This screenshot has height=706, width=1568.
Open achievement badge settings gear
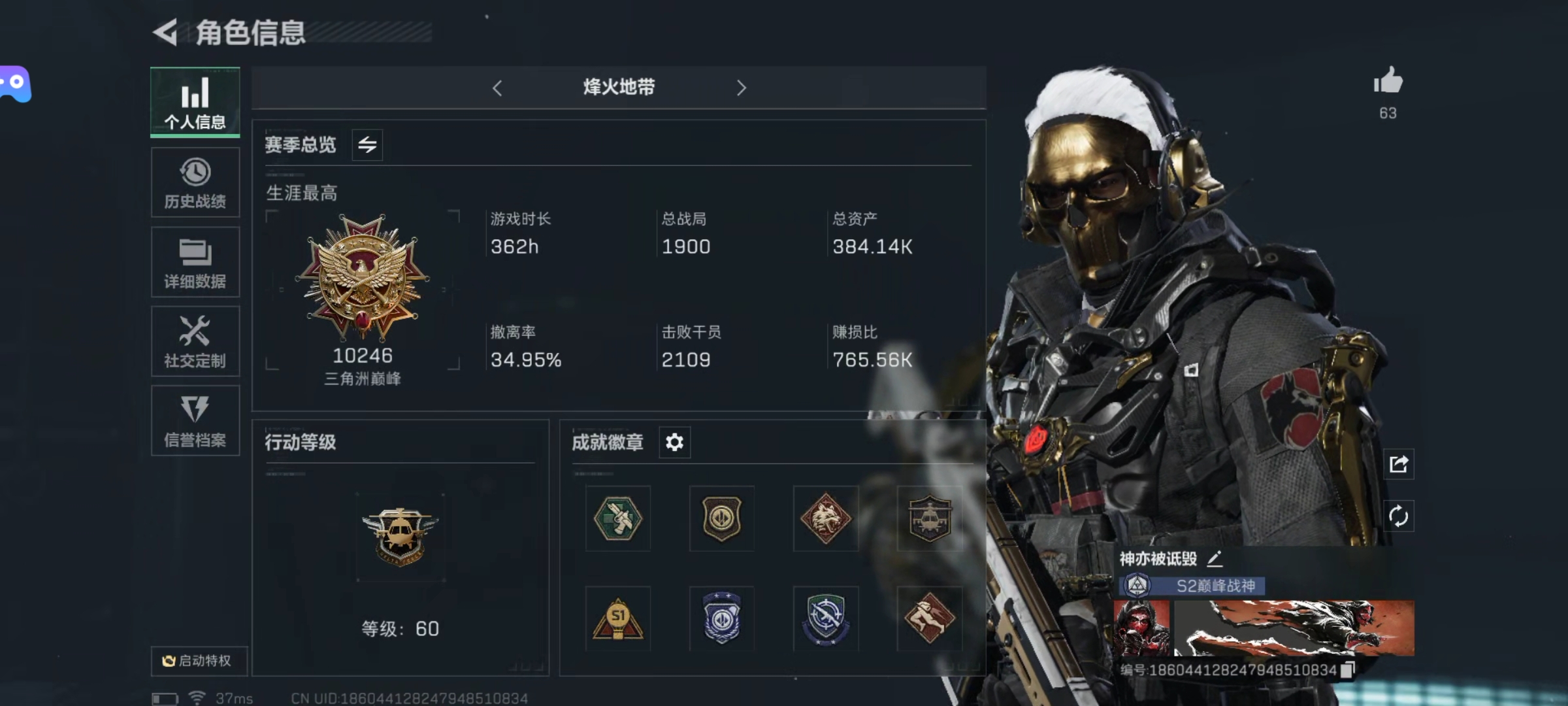tap(674, 443)
